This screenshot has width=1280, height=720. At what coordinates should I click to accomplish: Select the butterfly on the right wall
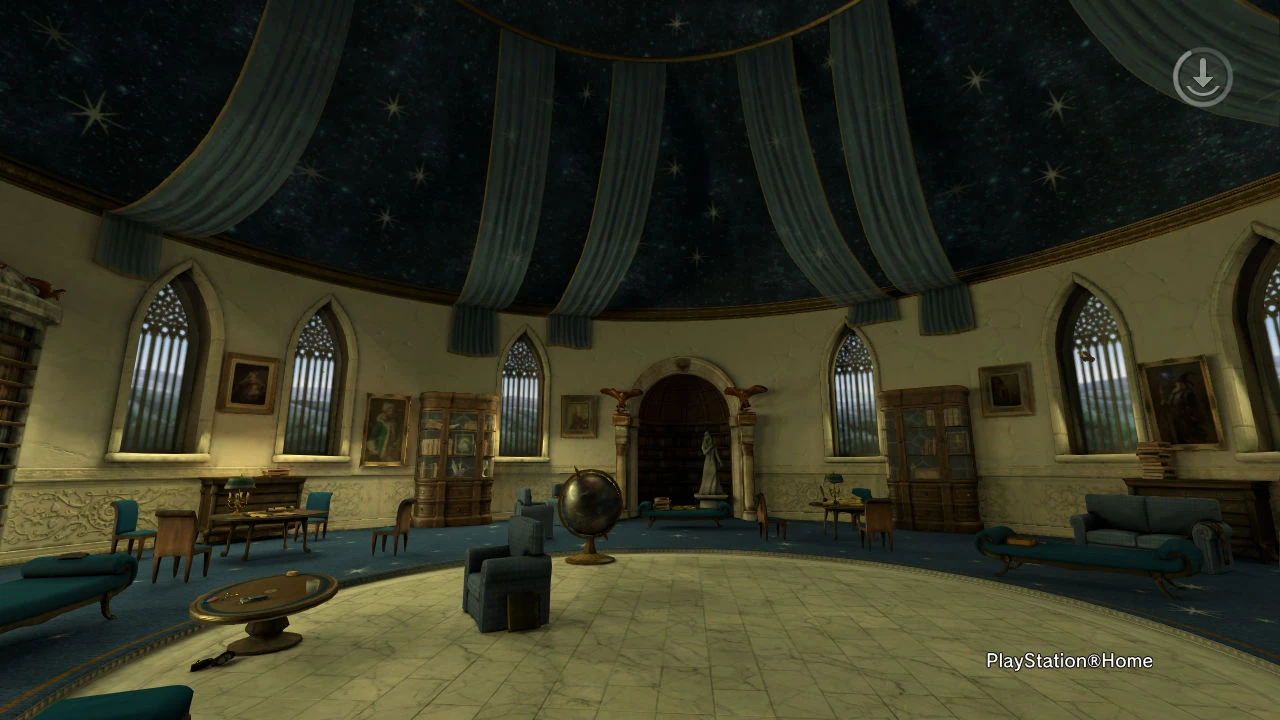tap(1086, 357)
